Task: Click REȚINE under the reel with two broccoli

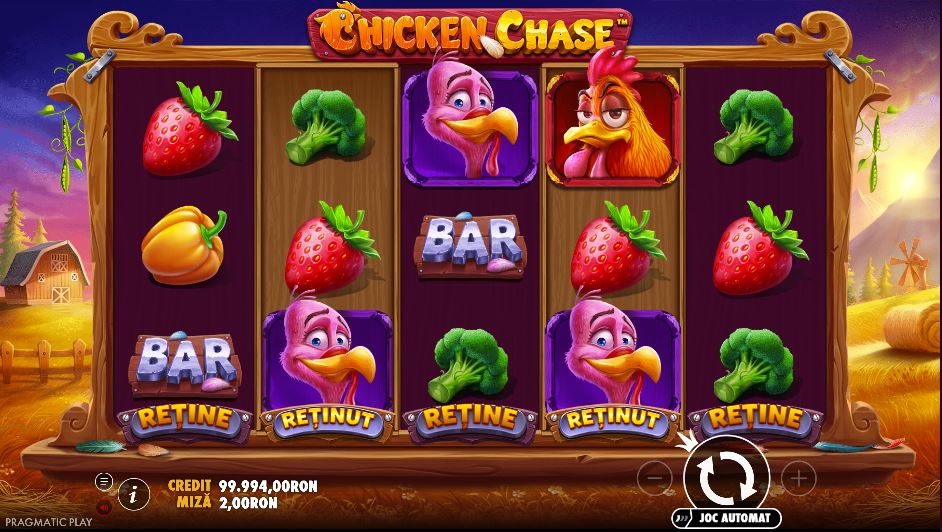Action: click(x=756, y=418)
